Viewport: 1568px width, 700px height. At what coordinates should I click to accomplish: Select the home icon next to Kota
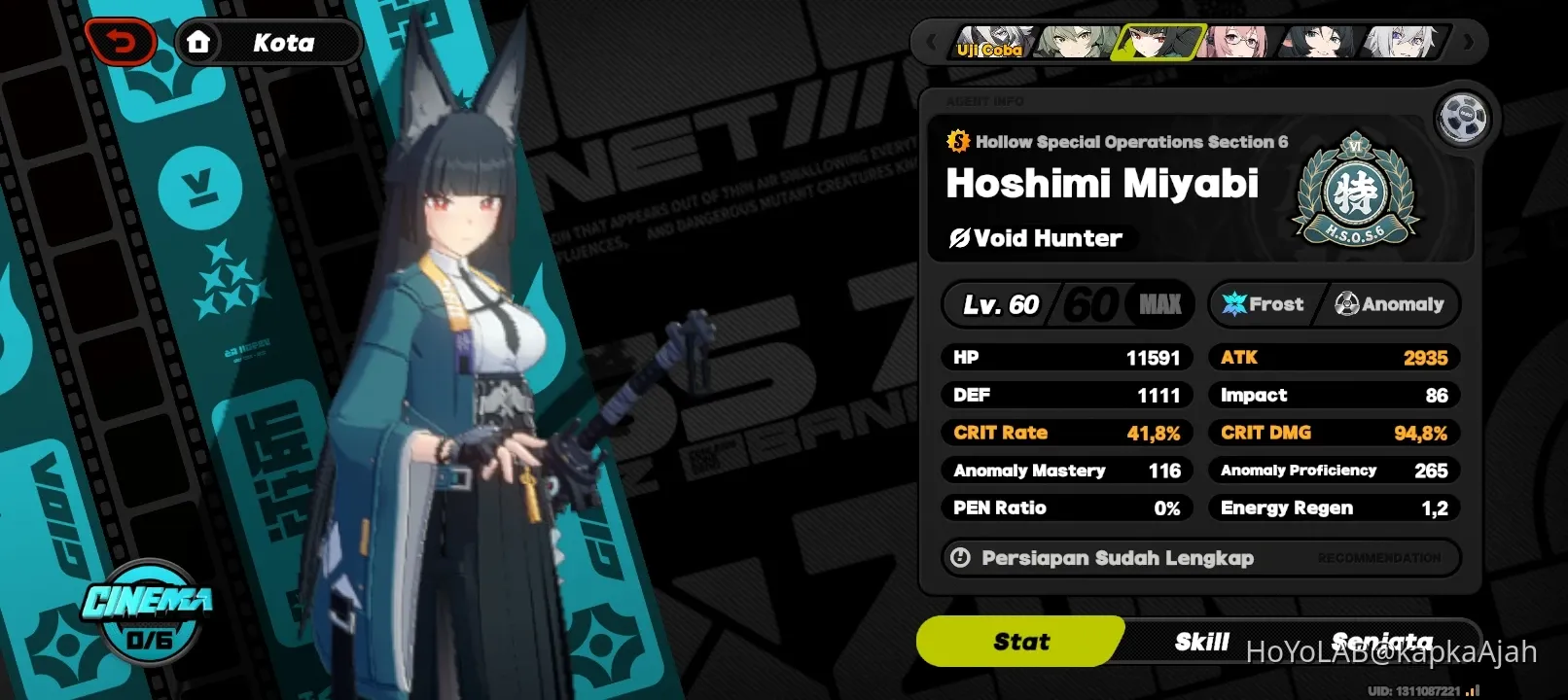[x=200, y=41]
